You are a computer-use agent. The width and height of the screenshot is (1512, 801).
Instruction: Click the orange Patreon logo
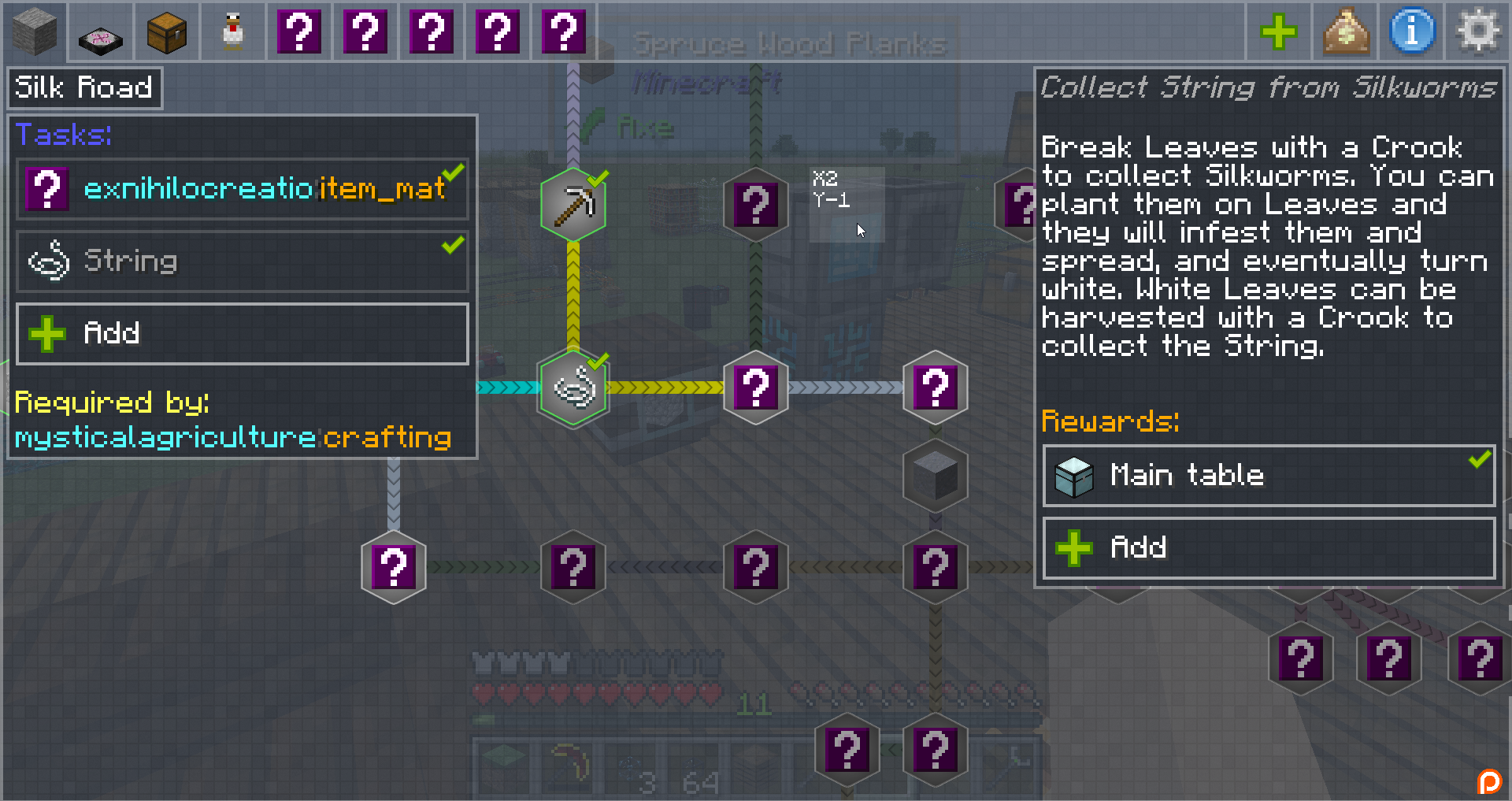1489,781
